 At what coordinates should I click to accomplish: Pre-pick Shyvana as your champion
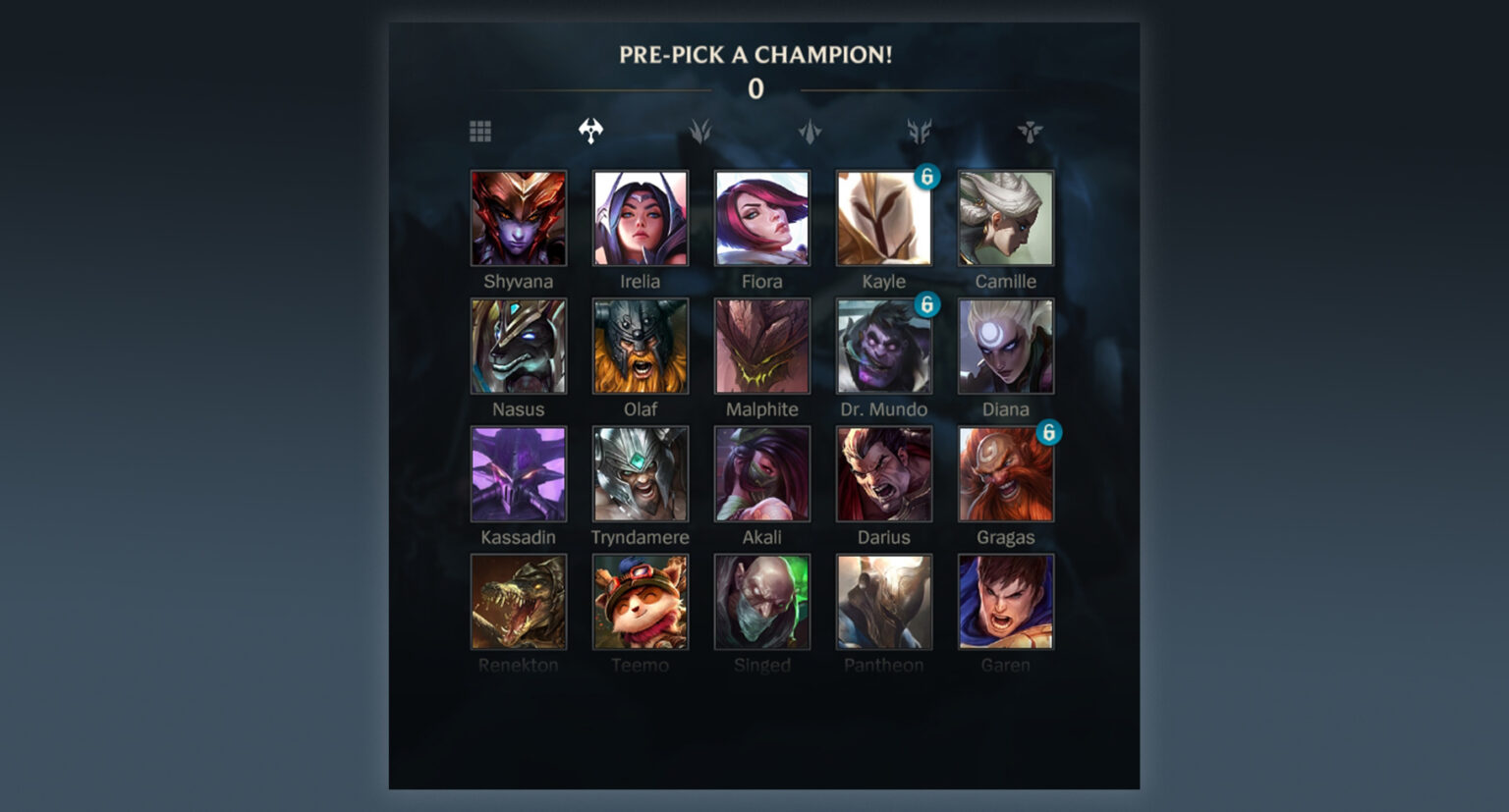[x=519, y=218]
